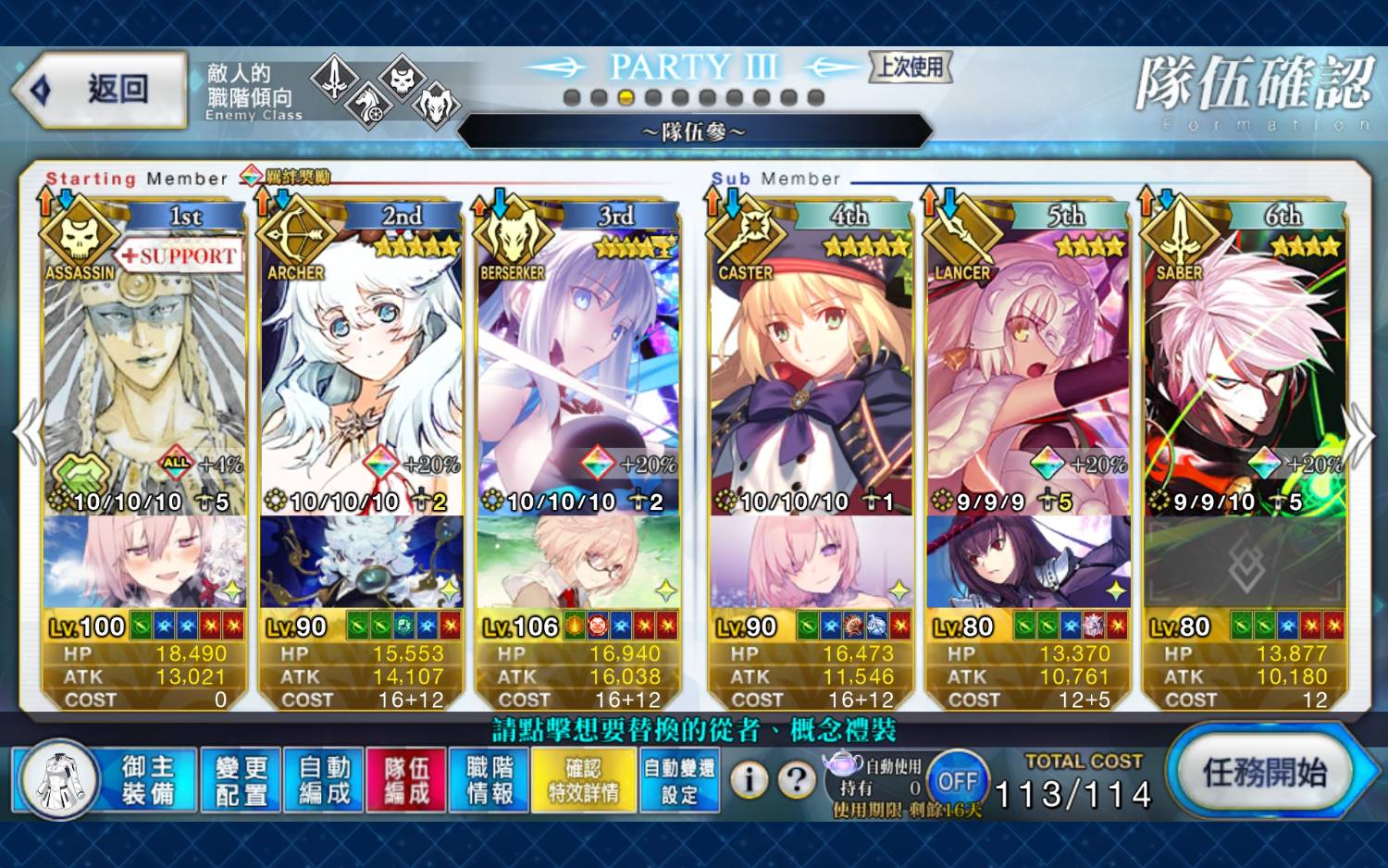Select the 5th Lancer sub member card

tap(1028, 370)
